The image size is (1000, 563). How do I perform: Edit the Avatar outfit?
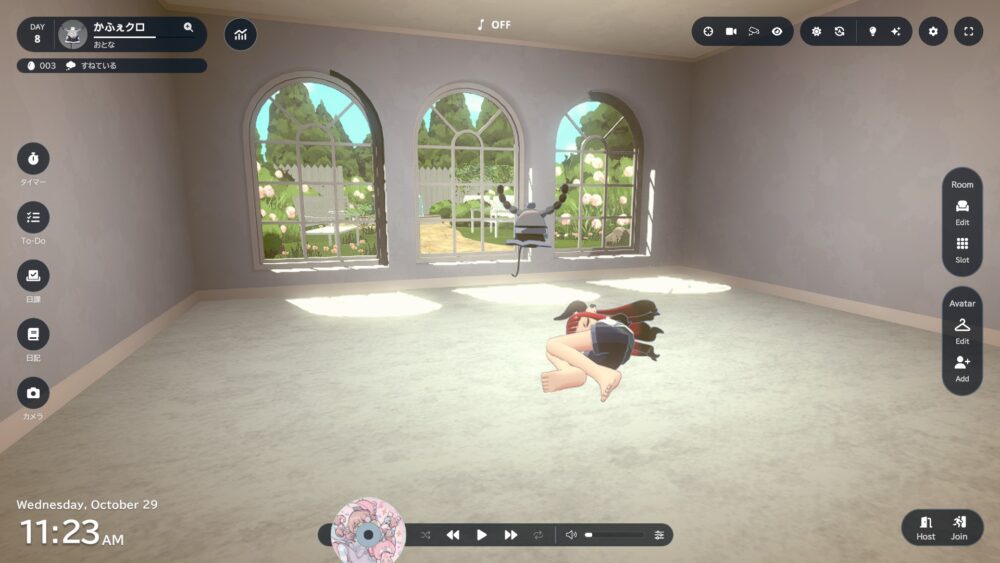tap(962, 328)
